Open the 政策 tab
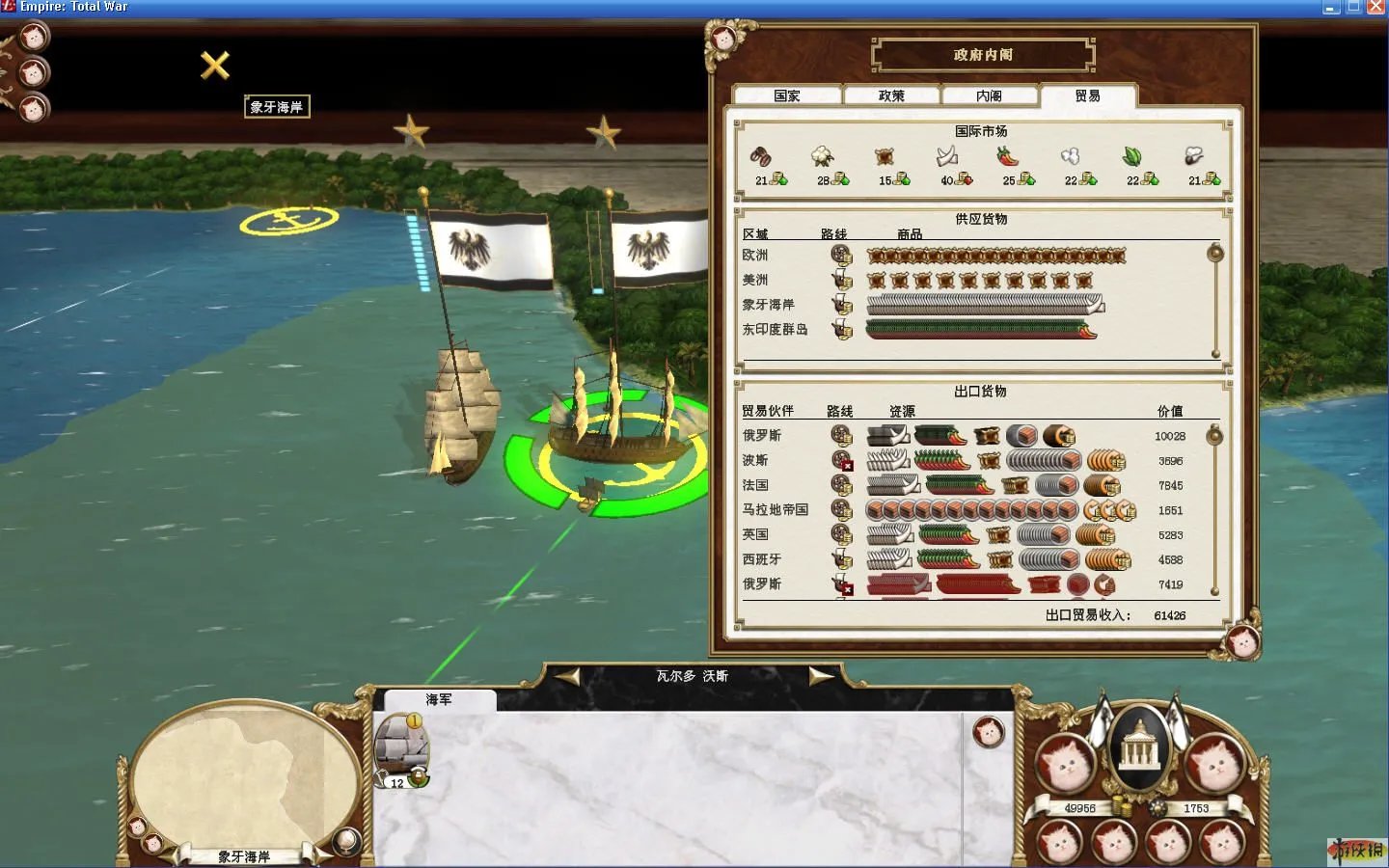 (x=891, y=95)
